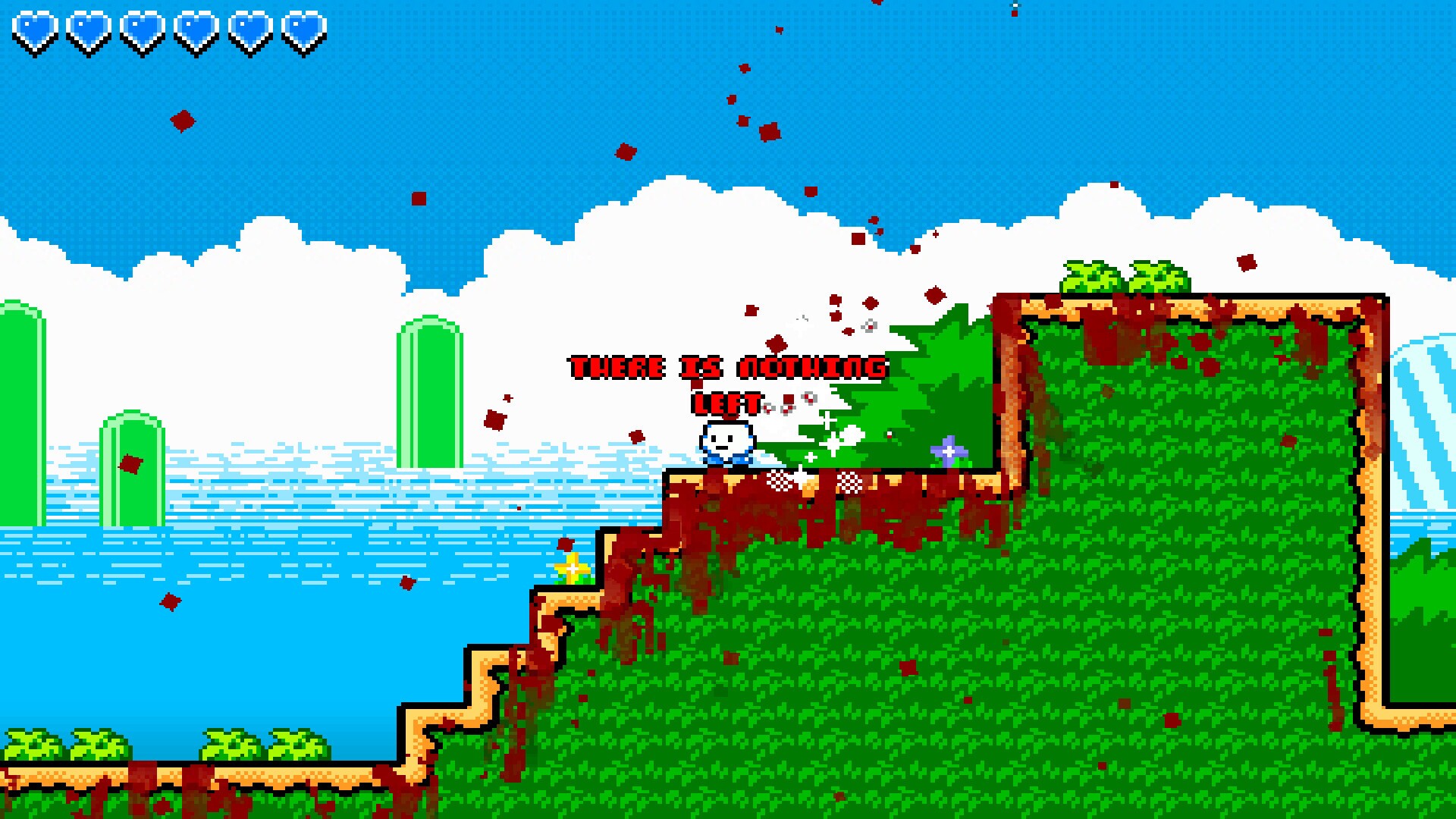This screenshot has height=819, width=1456.
Task: Click the red LEFT text
Action: pos(726,403)
